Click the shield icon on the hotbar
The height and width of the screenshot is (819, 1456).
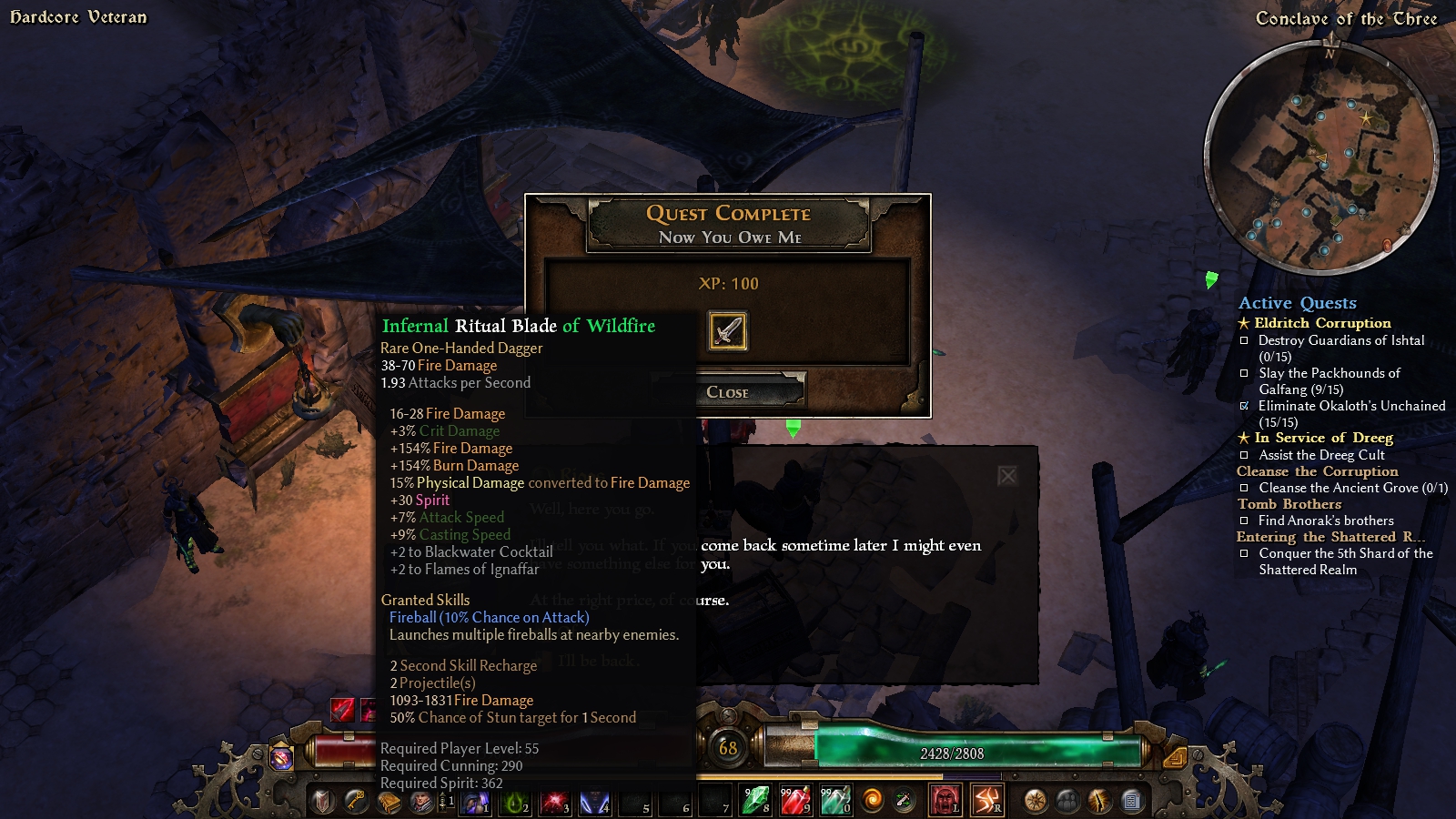click(322, 802)
